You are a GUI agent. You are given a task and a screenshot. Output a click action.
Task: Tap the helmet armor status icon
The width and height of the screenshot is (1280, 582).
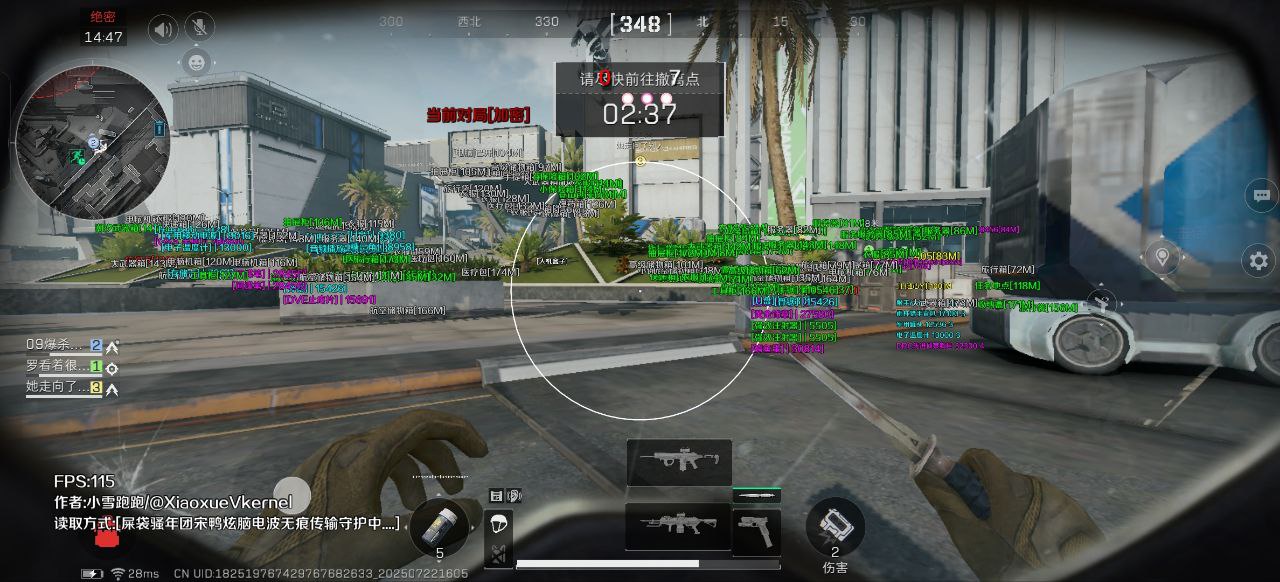point(498,524)
